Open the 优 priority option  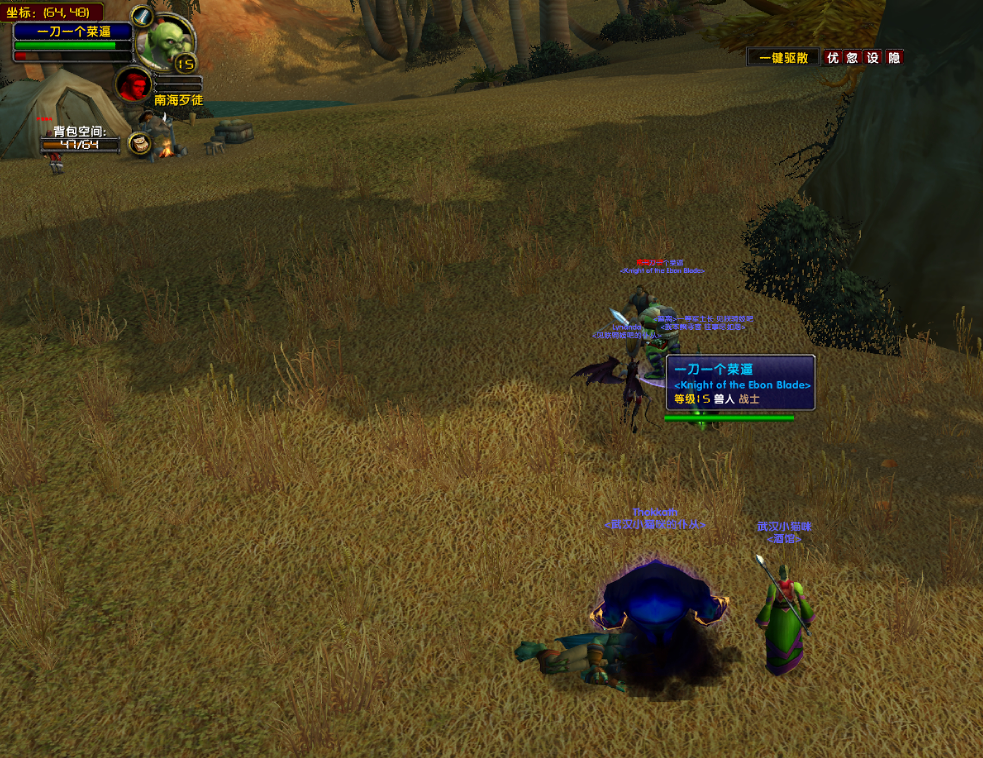tap(832, 58)
